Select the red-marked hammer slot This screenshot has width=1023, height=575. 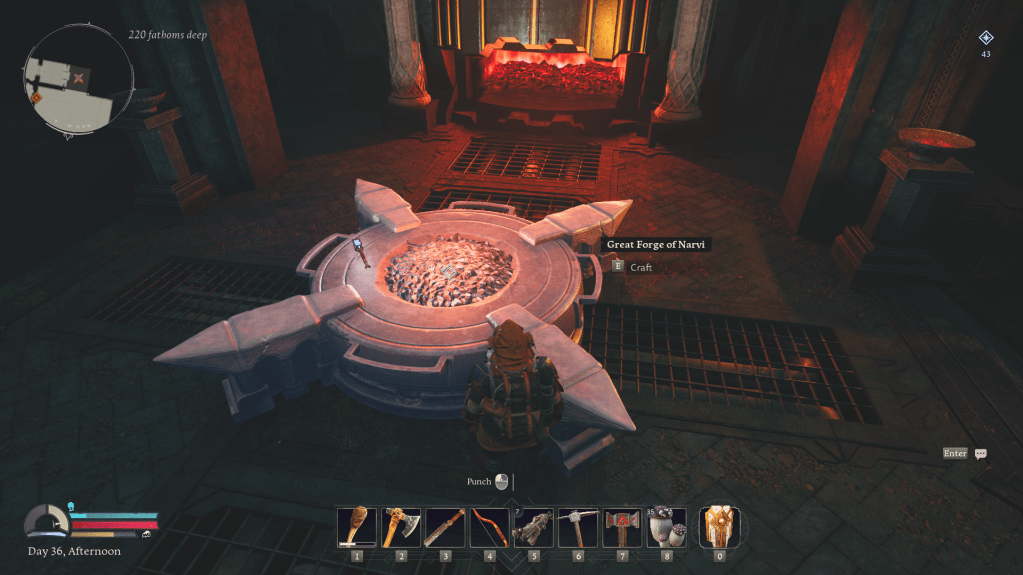[x=622, y=526]
